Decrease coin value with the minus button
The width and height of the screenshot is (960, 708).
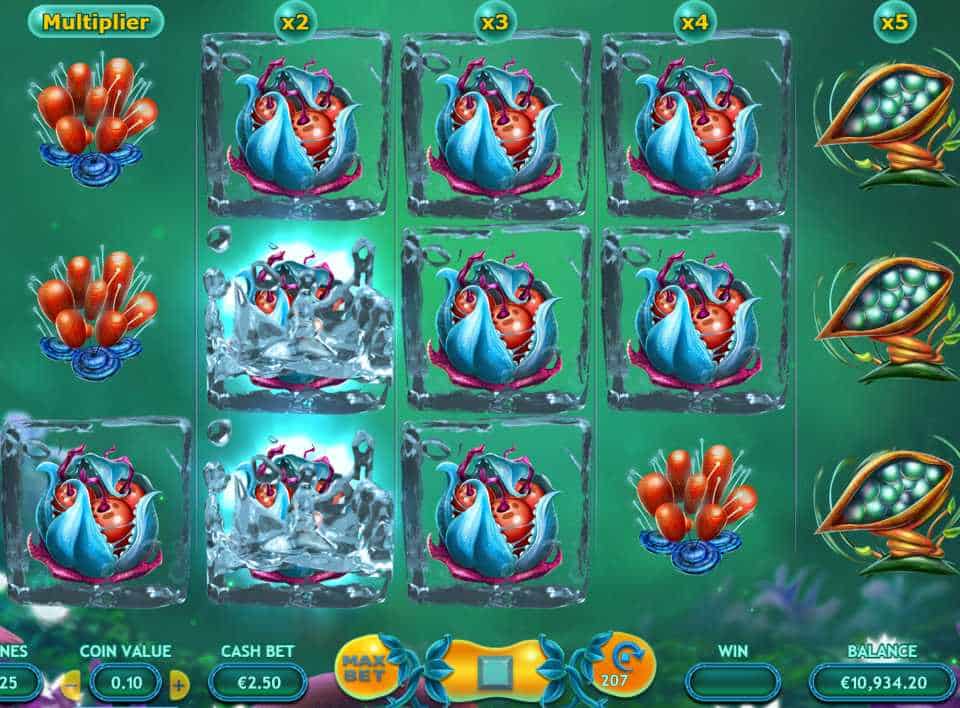tap(71, 684)
